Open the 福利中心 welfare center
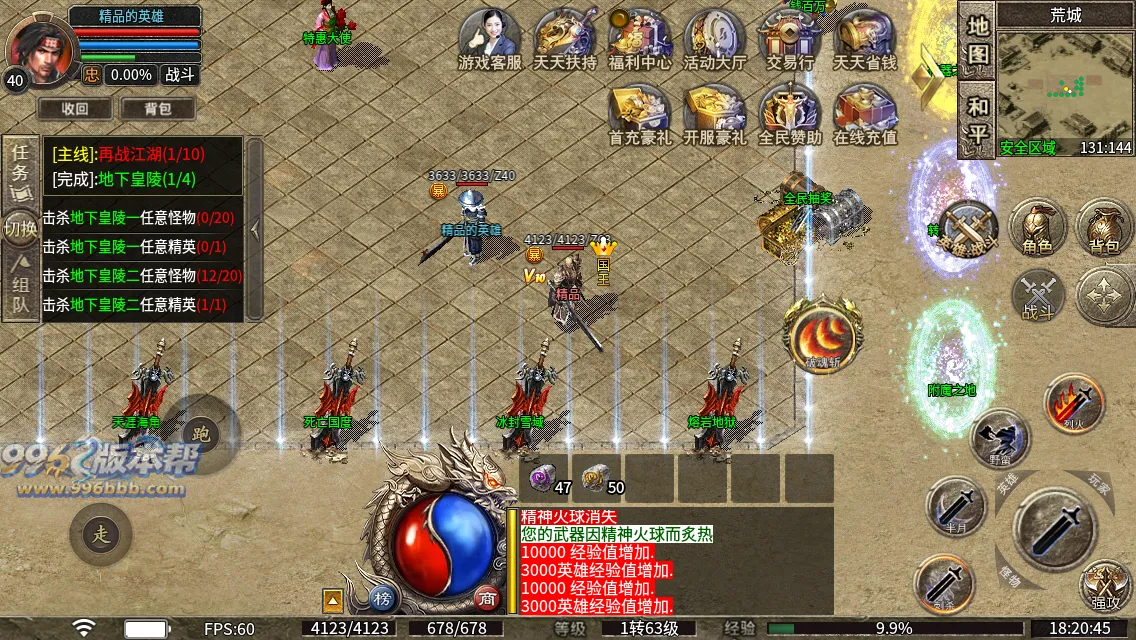Image resolution: width=1136 pixels, height=640 pixels. pyautogui.click(x=640, y=38)
